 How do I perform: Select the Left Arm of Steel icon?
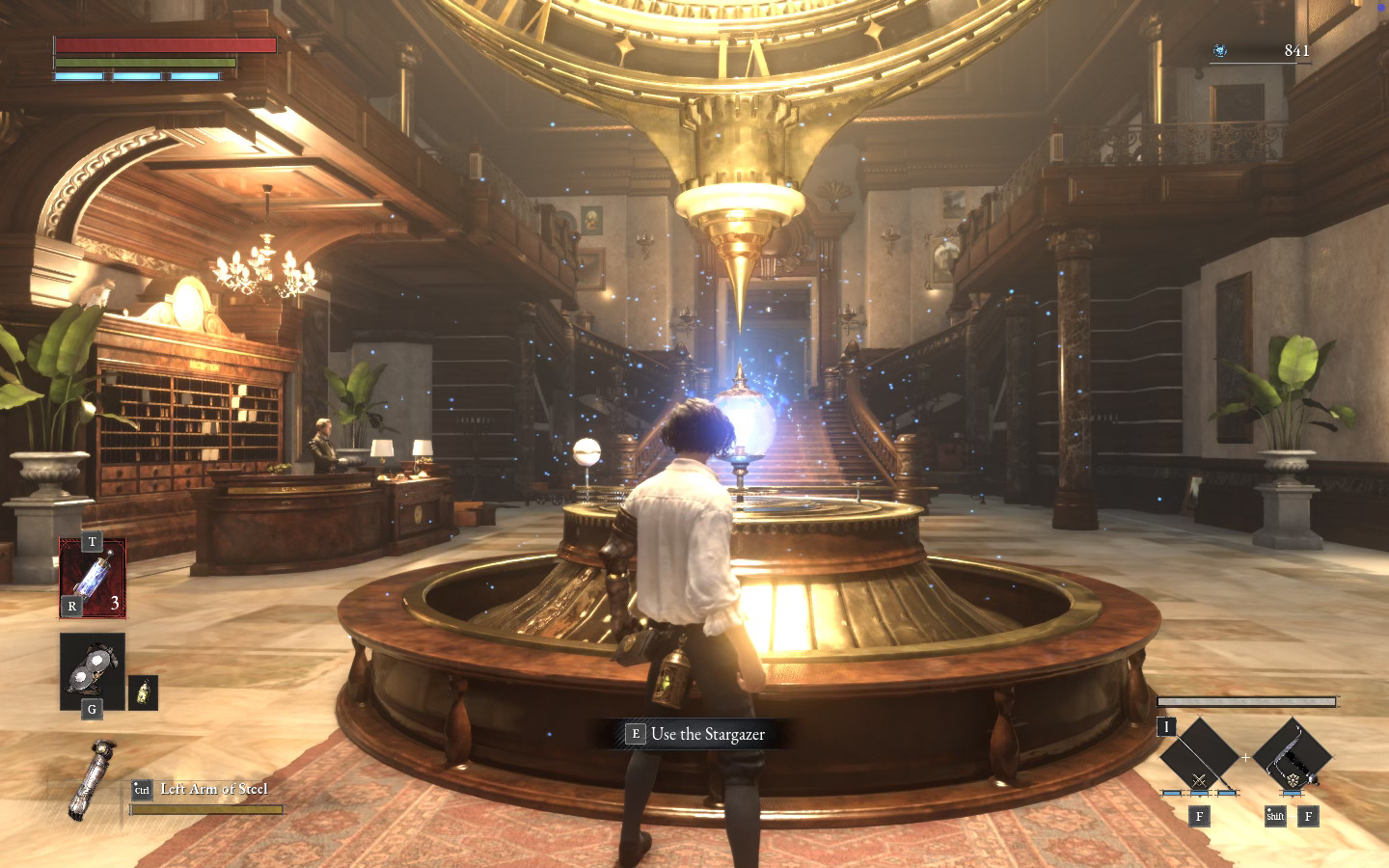93,779
